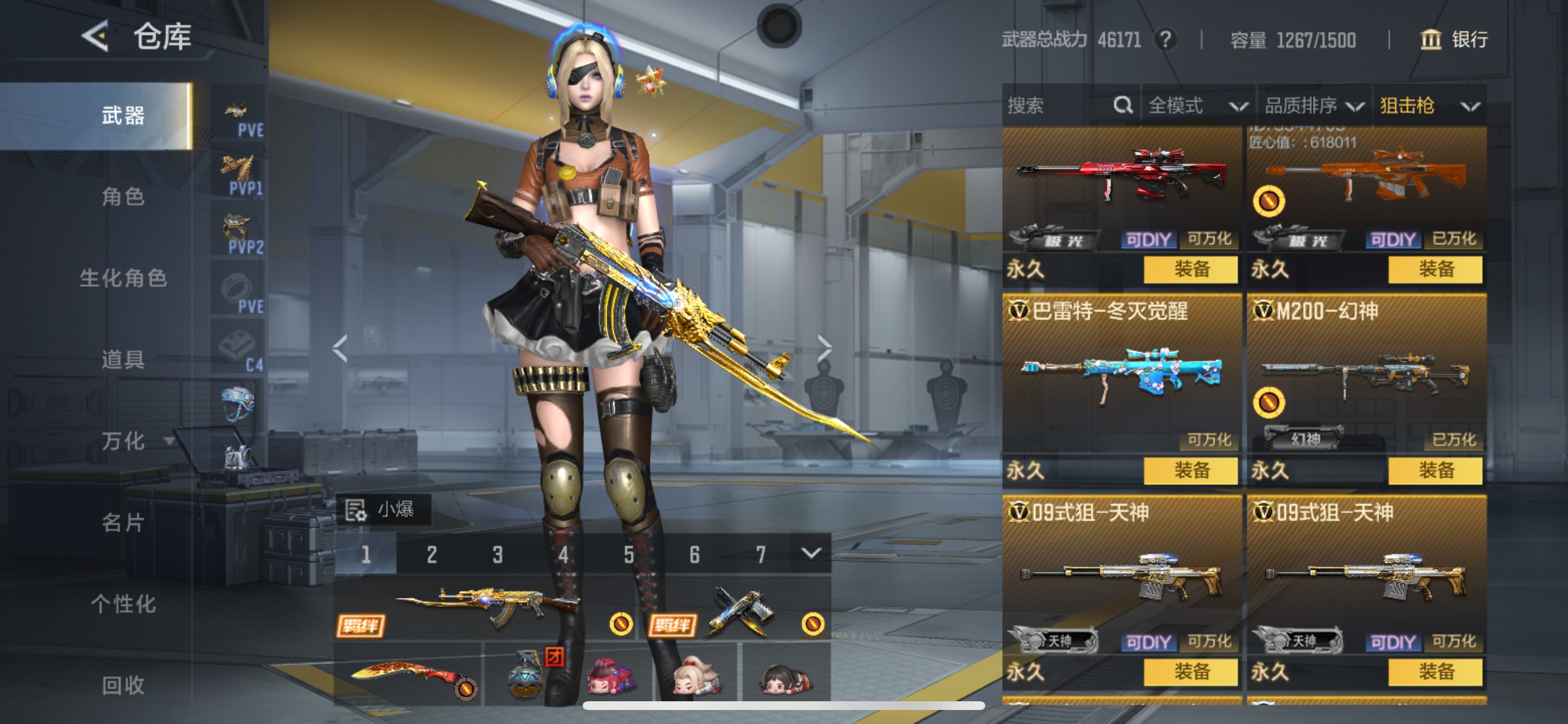Open the 名片 section

123,522
